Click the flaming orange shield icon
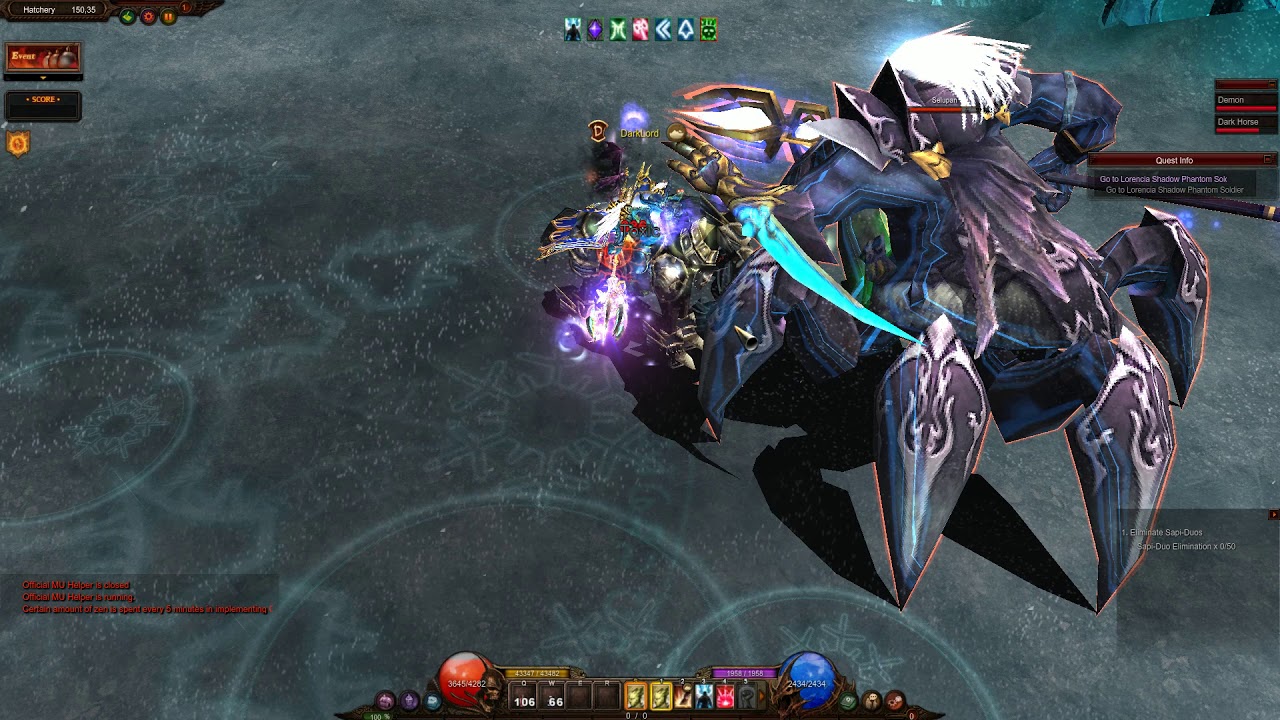This screenshot has height=720, width=1280. pyautogui.click(x=18, y=144)
